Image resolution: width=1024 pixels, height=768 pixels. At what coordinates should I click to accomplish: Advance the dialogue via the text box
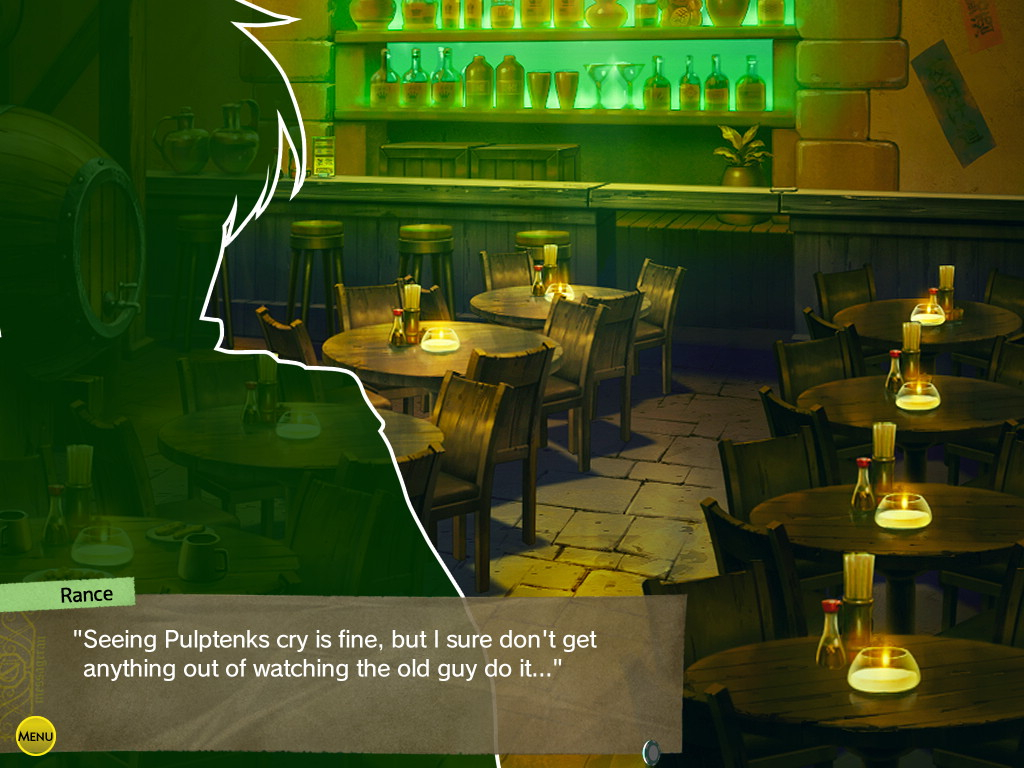click(x=340, y=670)
